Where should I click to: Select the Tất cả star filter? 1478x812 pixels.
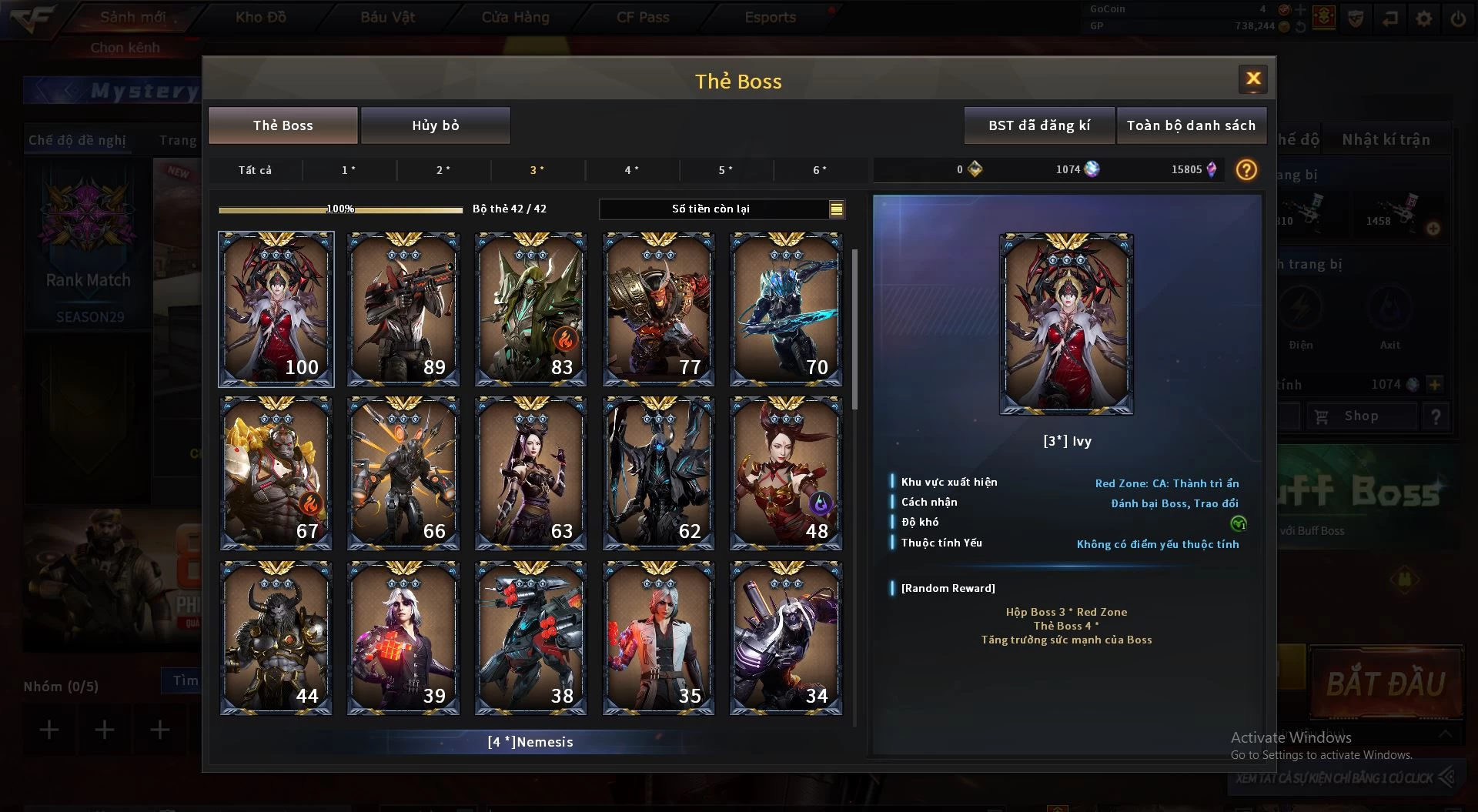coord(255,170)
